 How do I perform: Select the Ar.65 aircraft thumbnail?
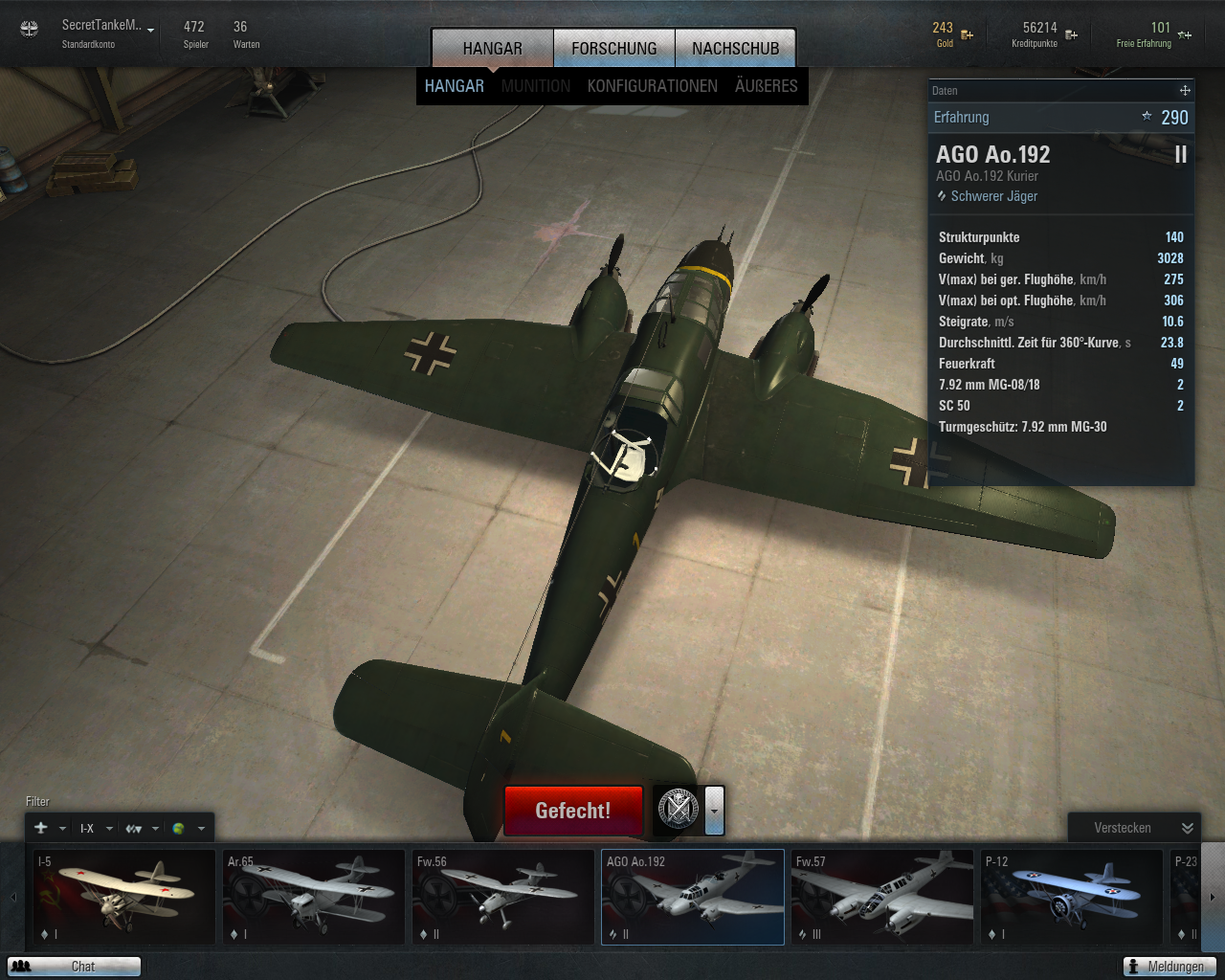[313, 897]
